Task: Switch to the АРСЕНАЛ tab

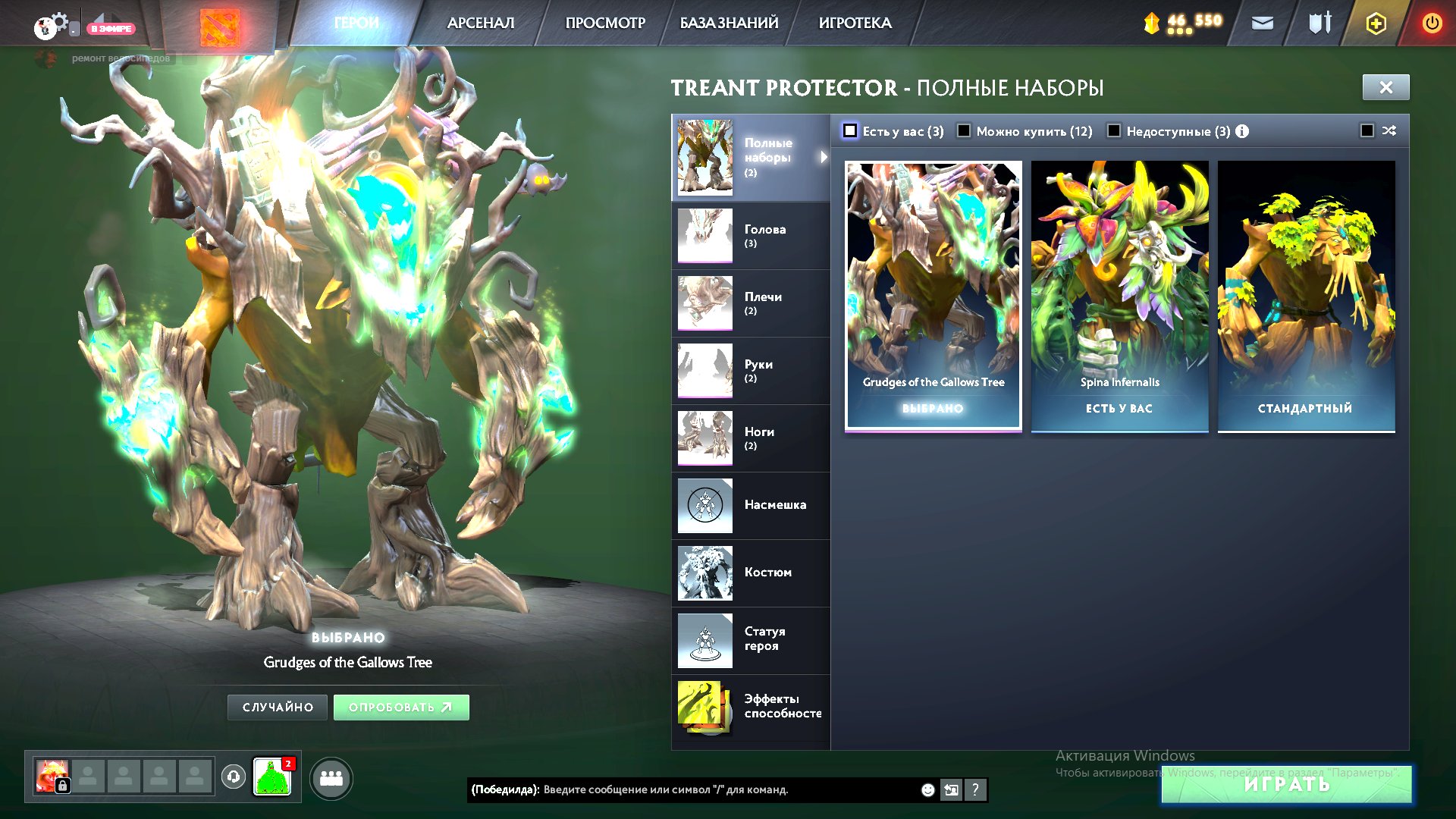Action: pos(479,22)
